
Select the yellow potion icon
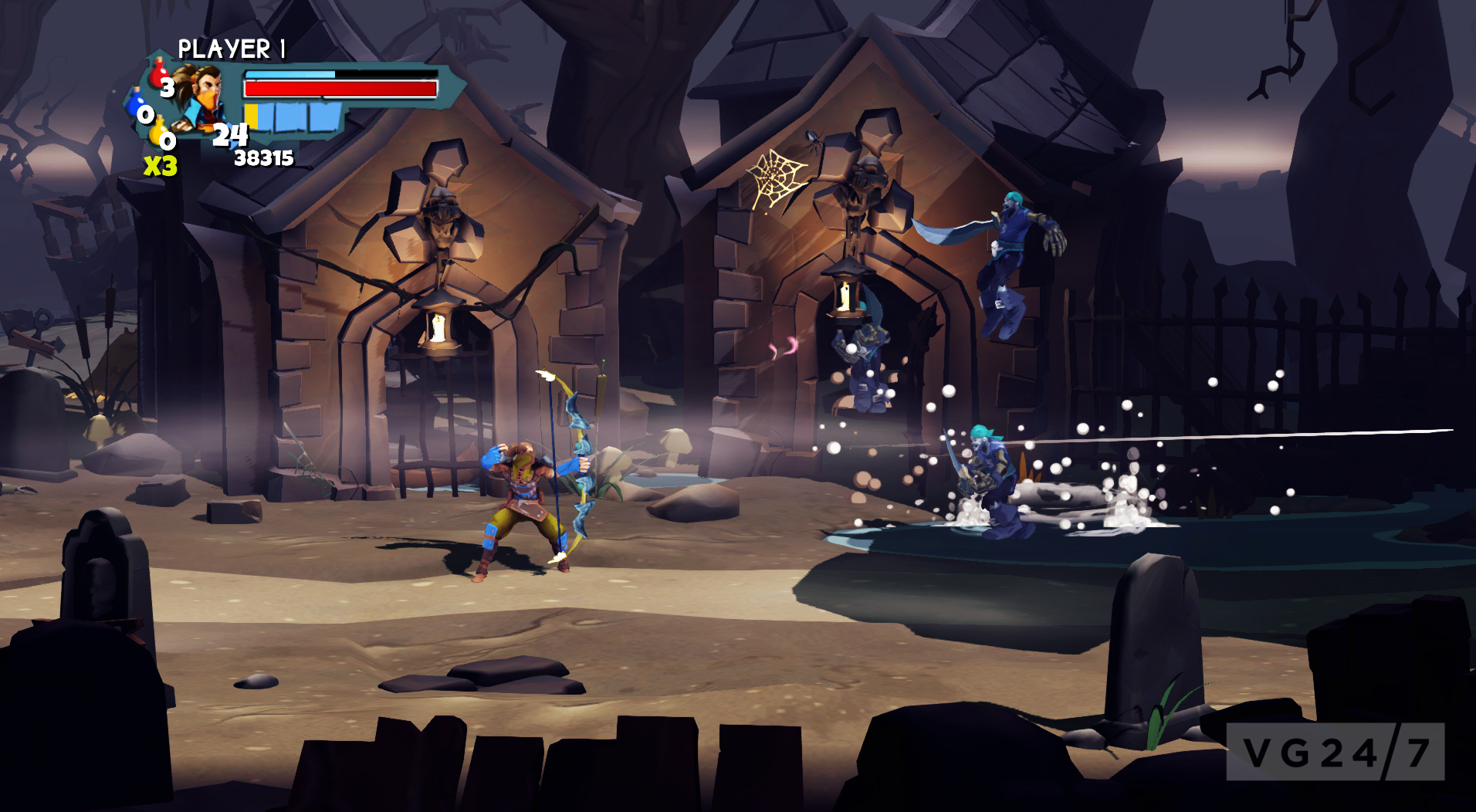158,131
